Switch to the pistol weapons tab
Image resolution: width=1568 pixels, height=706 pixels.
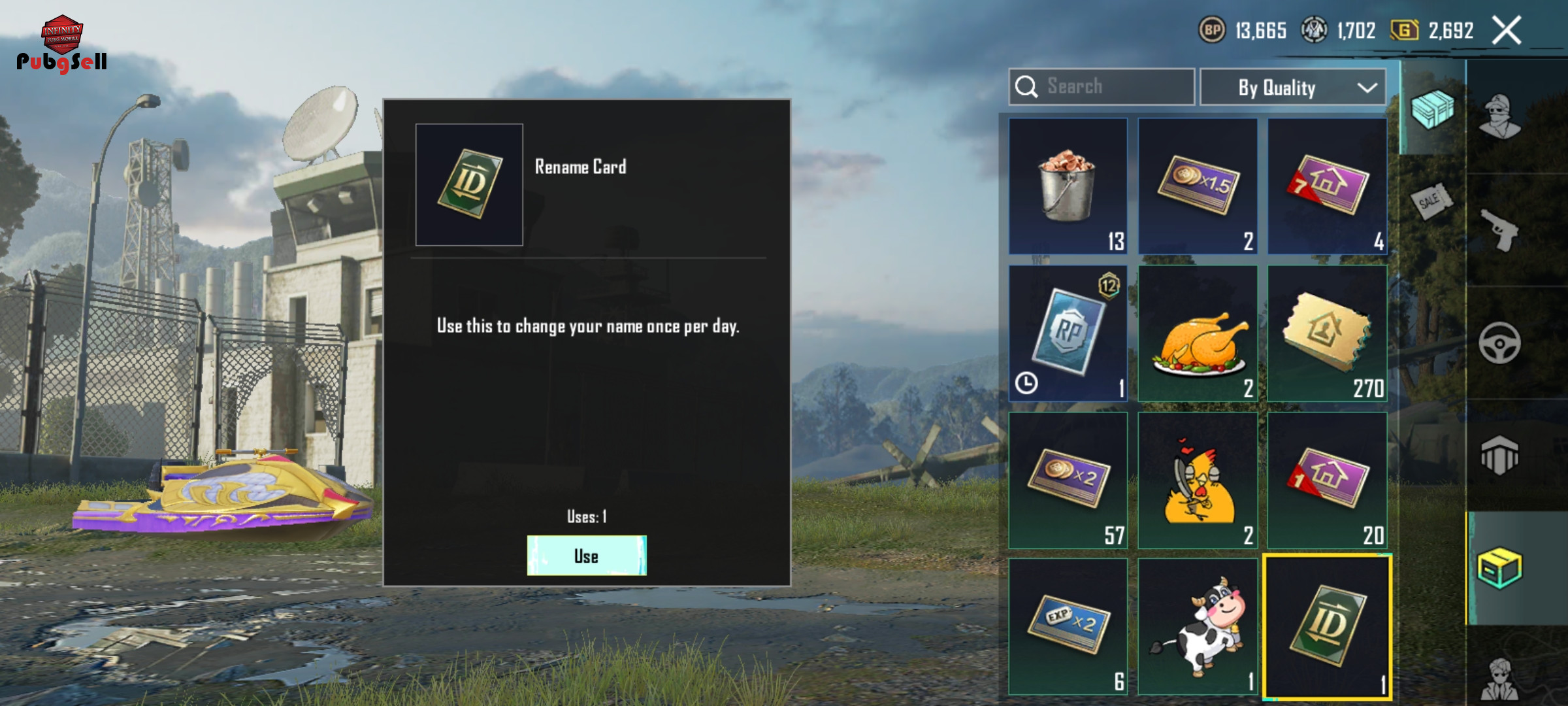click(x=1500, y=230)
